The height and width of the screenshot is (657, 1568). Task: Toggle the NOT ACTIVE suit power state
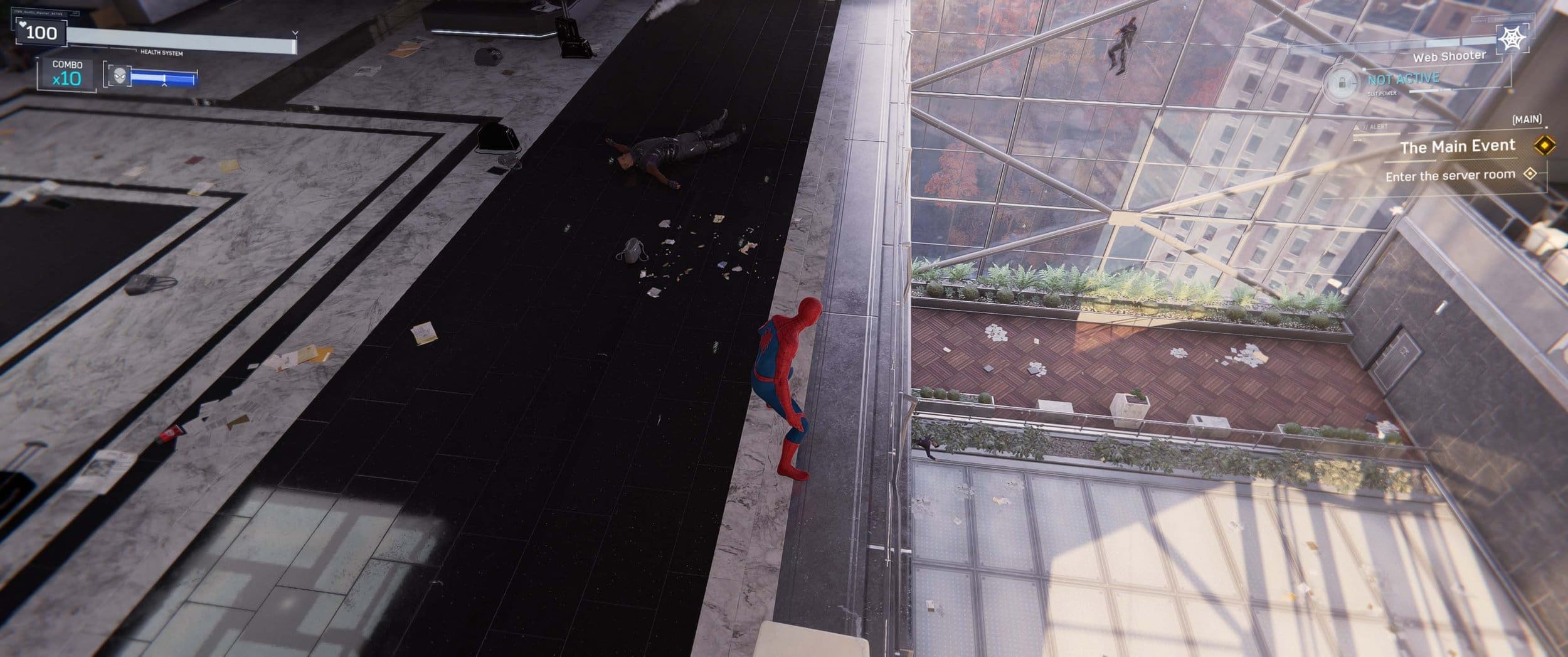1402,78
